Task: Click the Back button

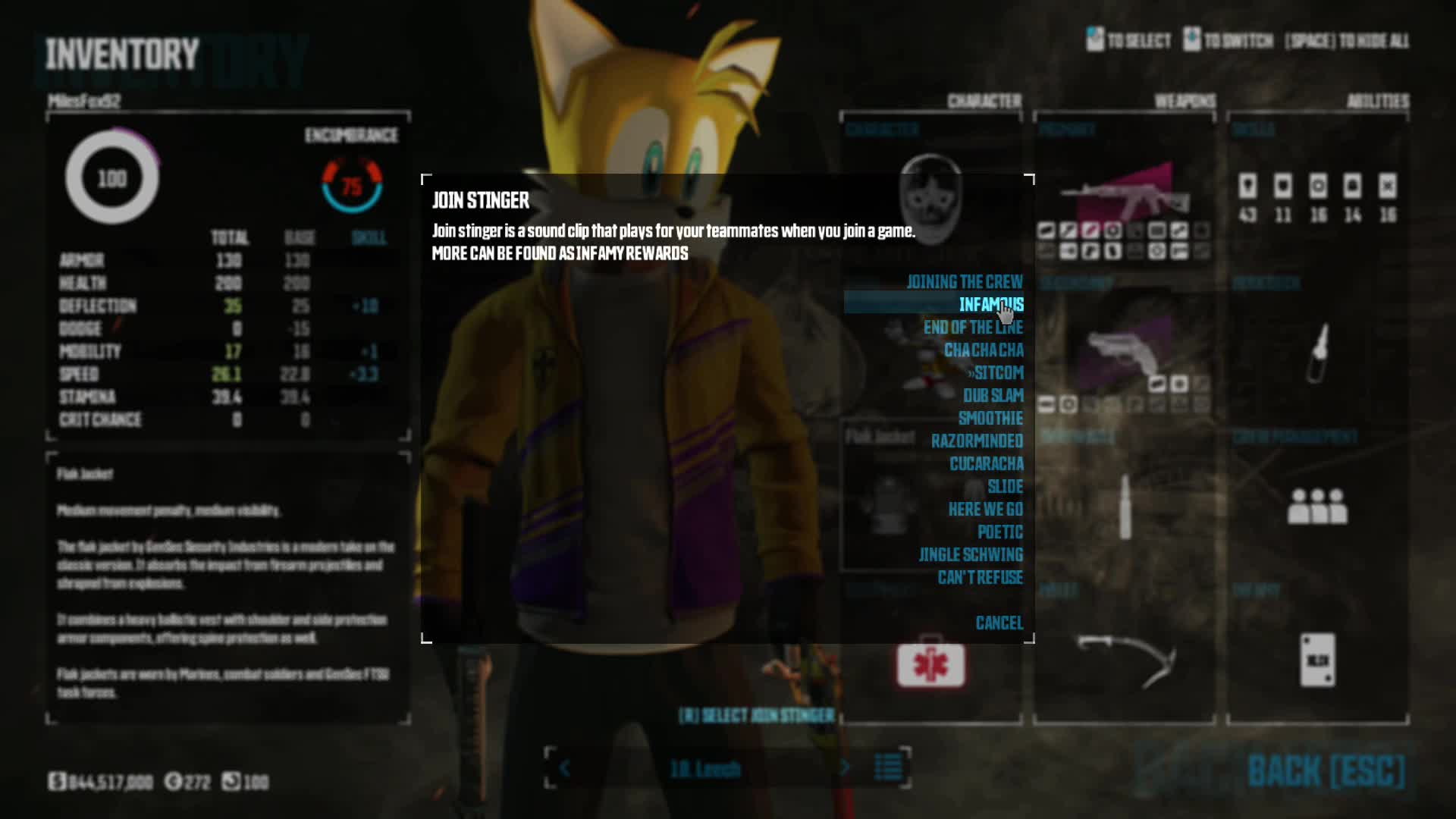Action: click(x=1326, y=772)
